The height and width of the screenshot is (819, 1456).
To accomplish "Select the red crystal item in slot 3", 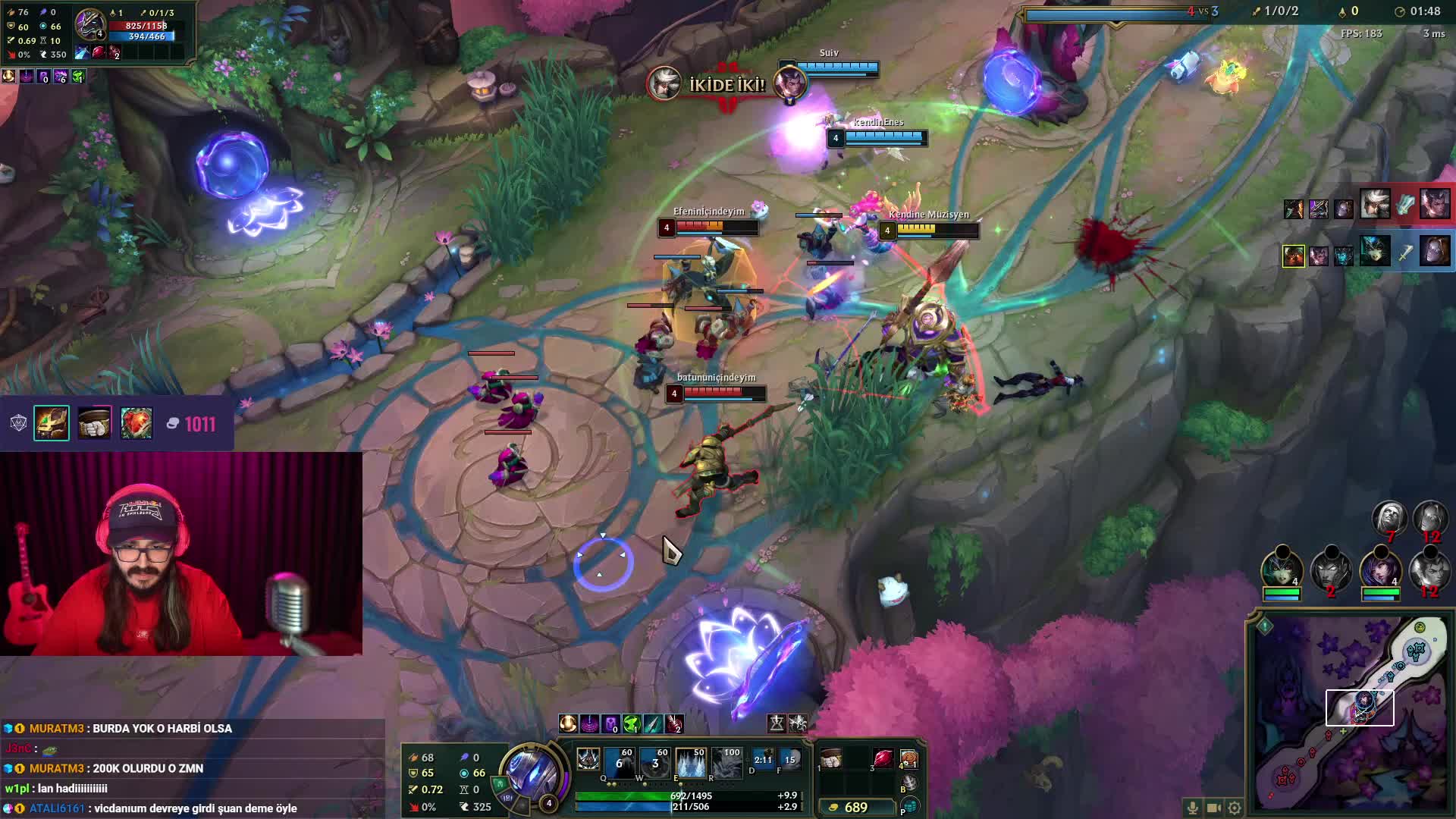I will tap(883, 759).
